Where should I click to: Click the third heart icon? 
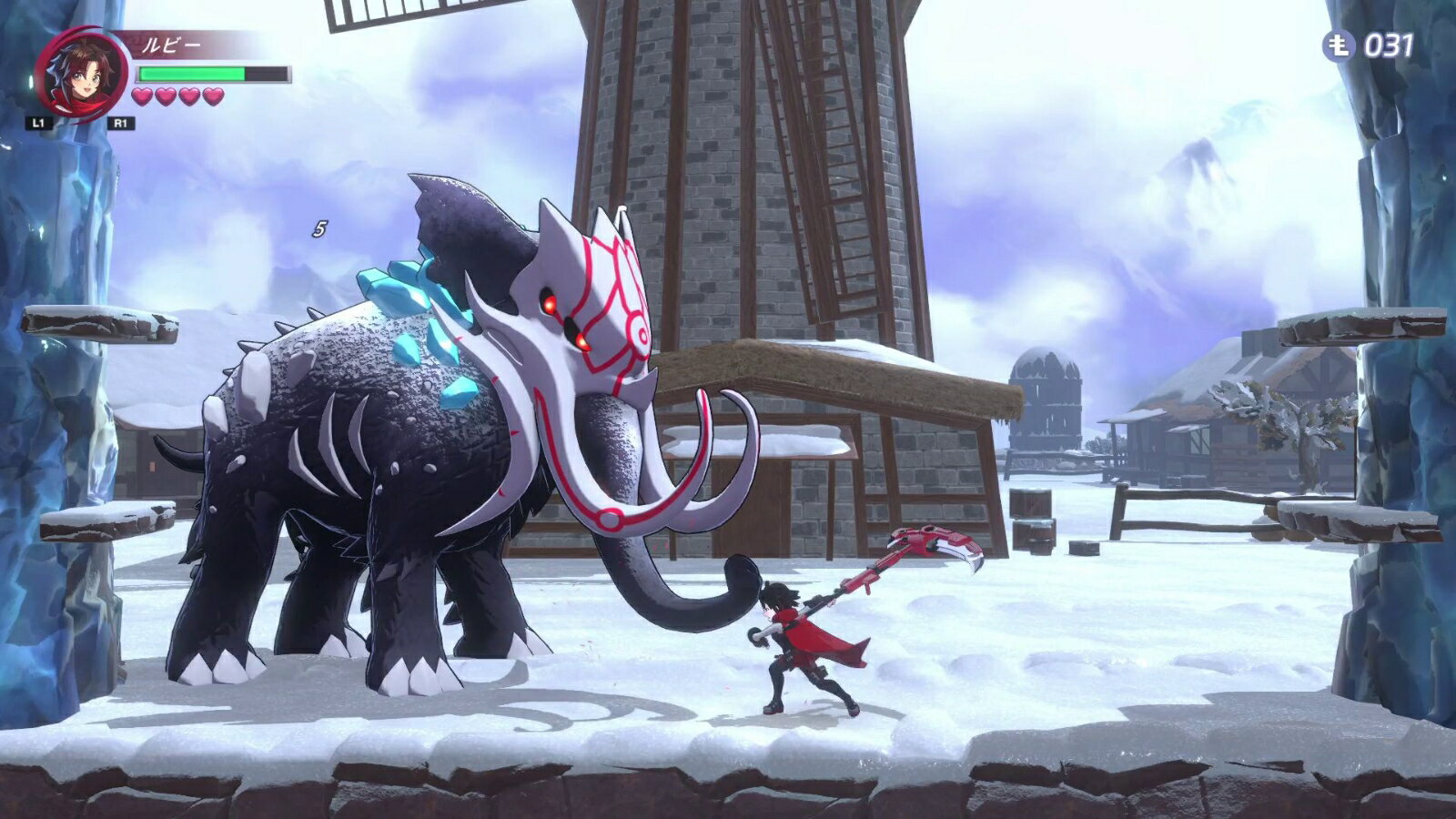(x=187, y=97)
